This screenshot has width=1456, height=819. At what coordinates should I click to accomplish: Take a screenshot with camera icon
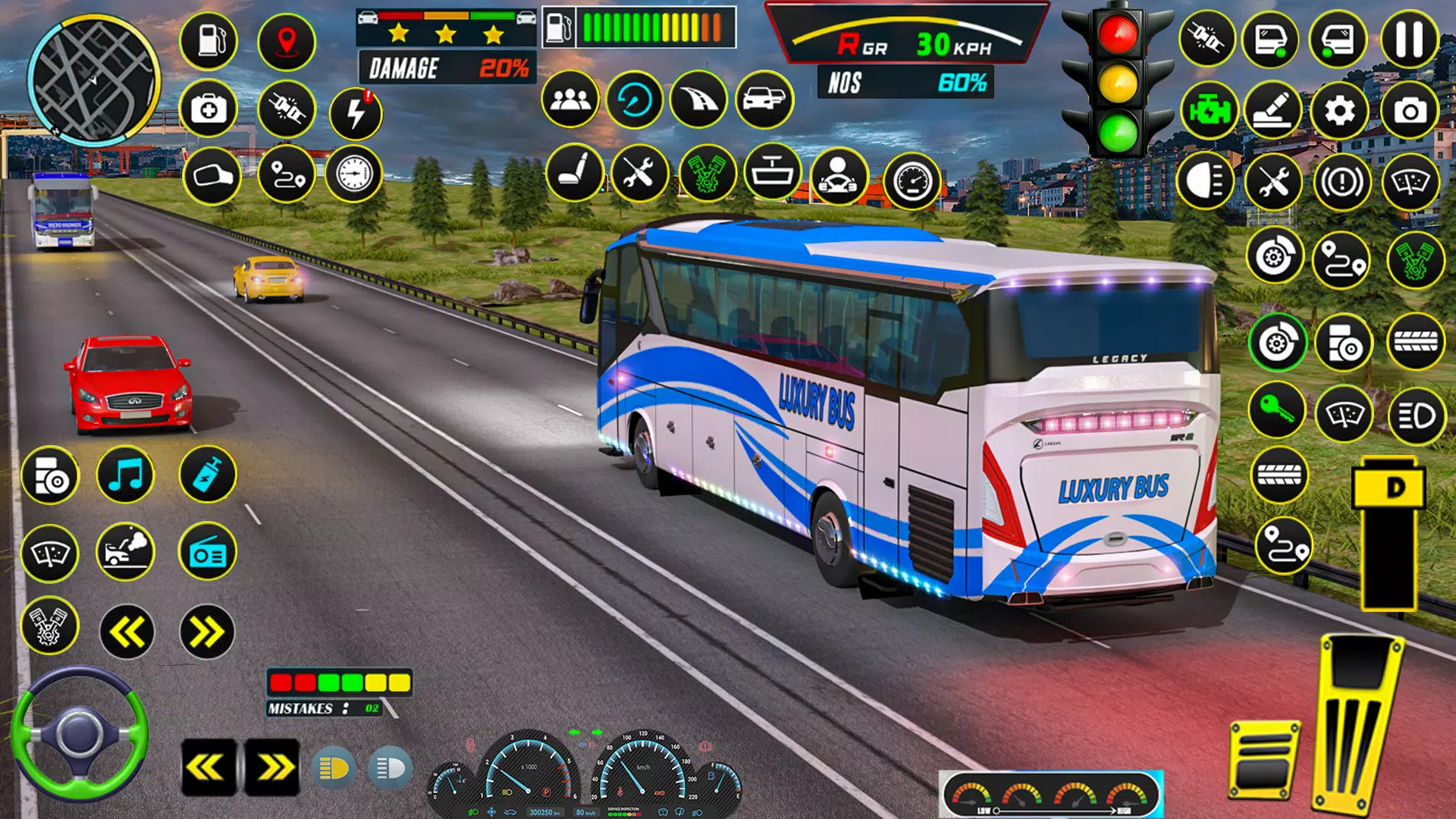click(1410, 111)
